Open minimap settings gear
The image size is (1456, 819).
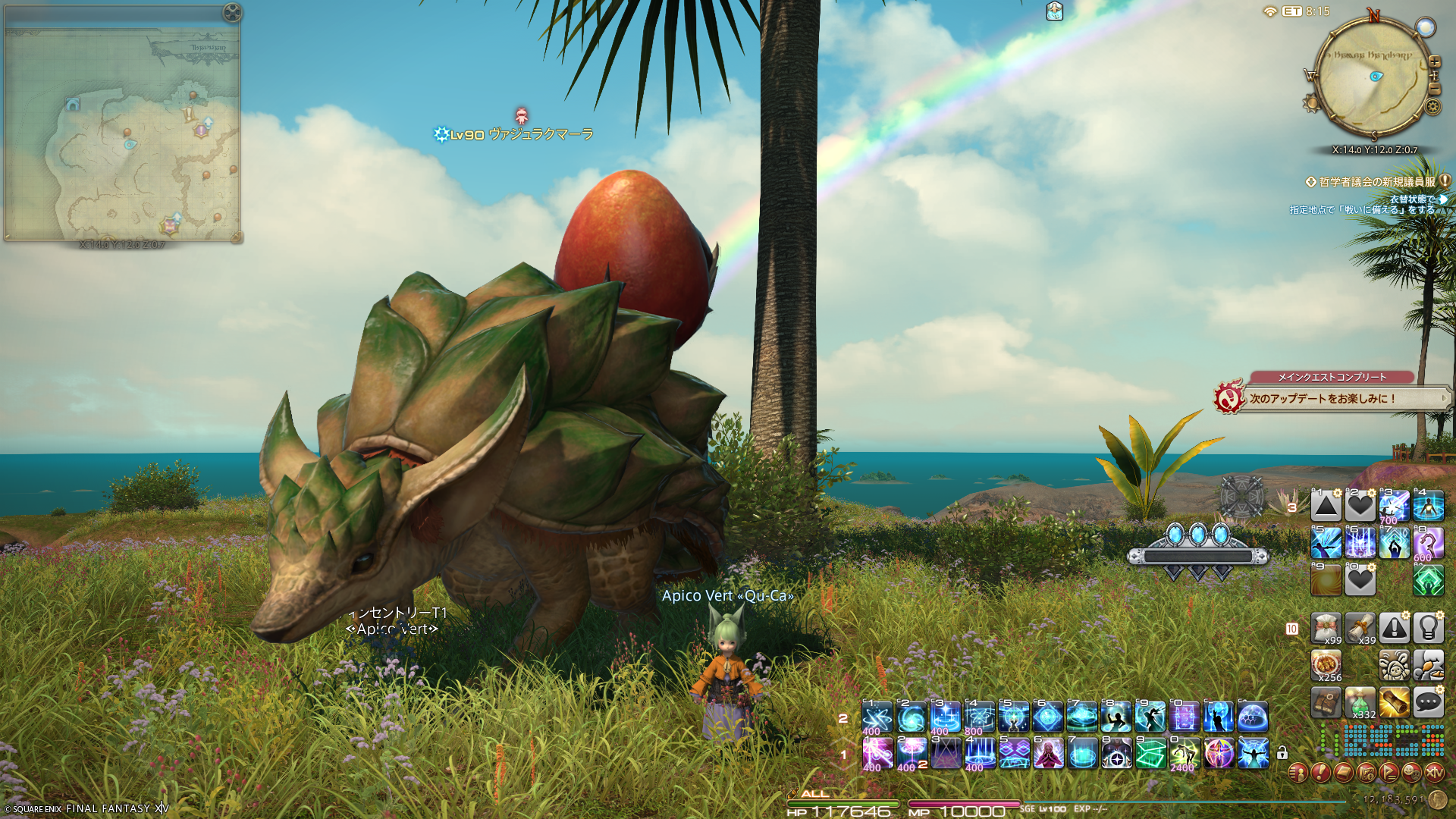click(1432, 106)
